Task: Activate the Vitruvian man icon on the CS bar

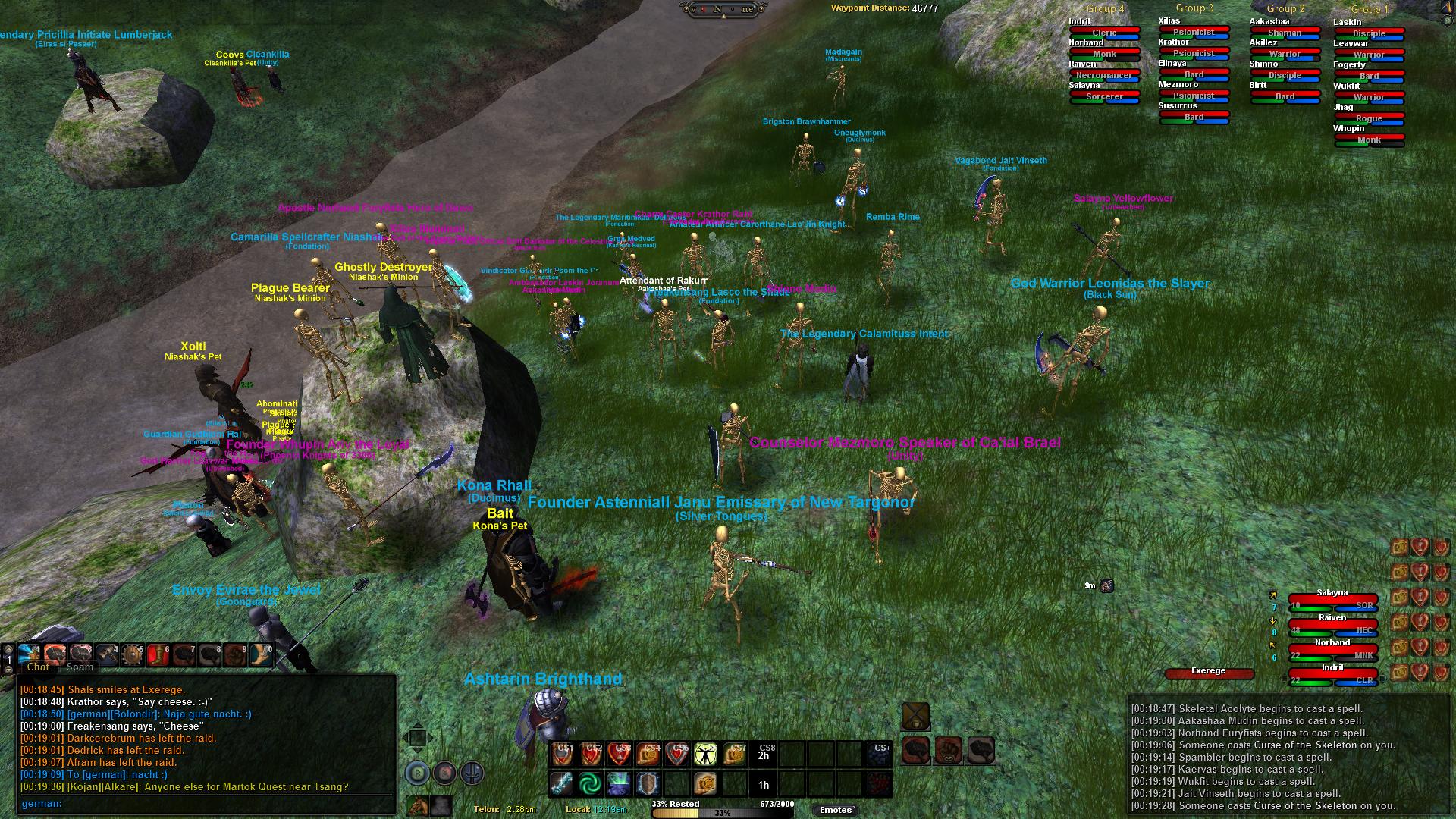Action: pyautogui.click(x=706, y=754)
